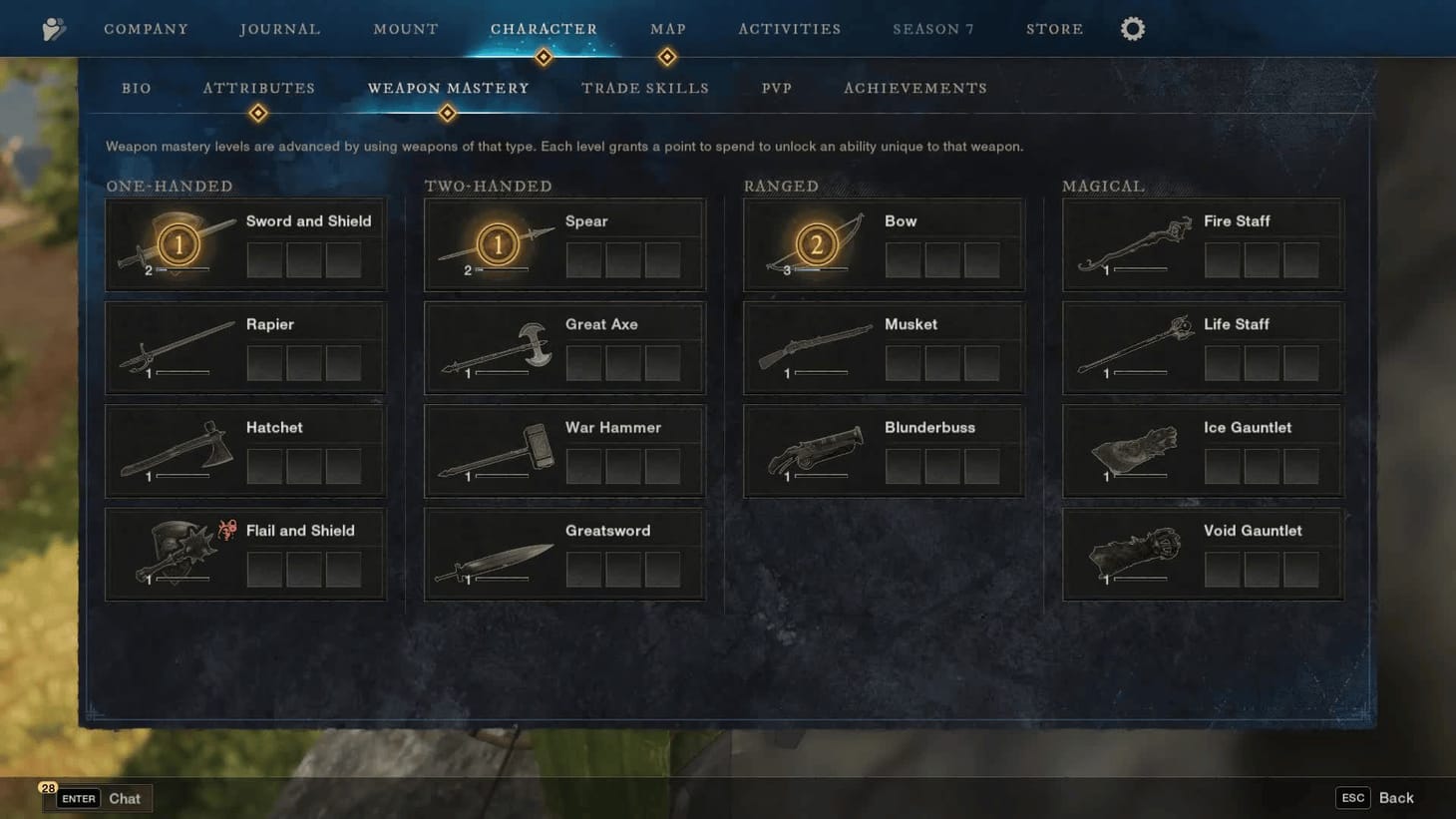1456x819 pixels.
Task: Select Season 7 from the top menu
Action: [933, 28]
